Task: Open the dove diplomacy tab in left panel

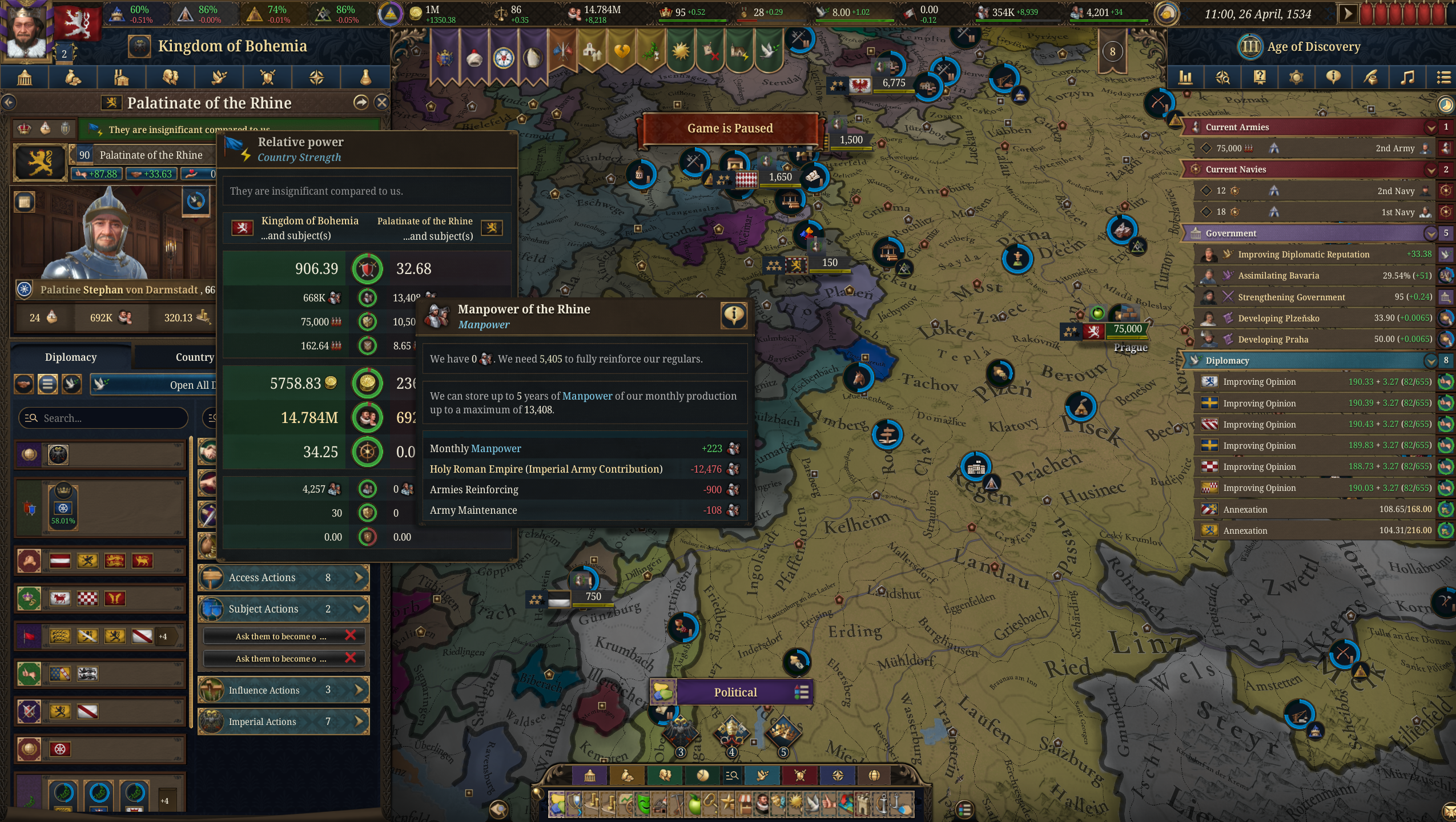Action: (x=219, y=77)
